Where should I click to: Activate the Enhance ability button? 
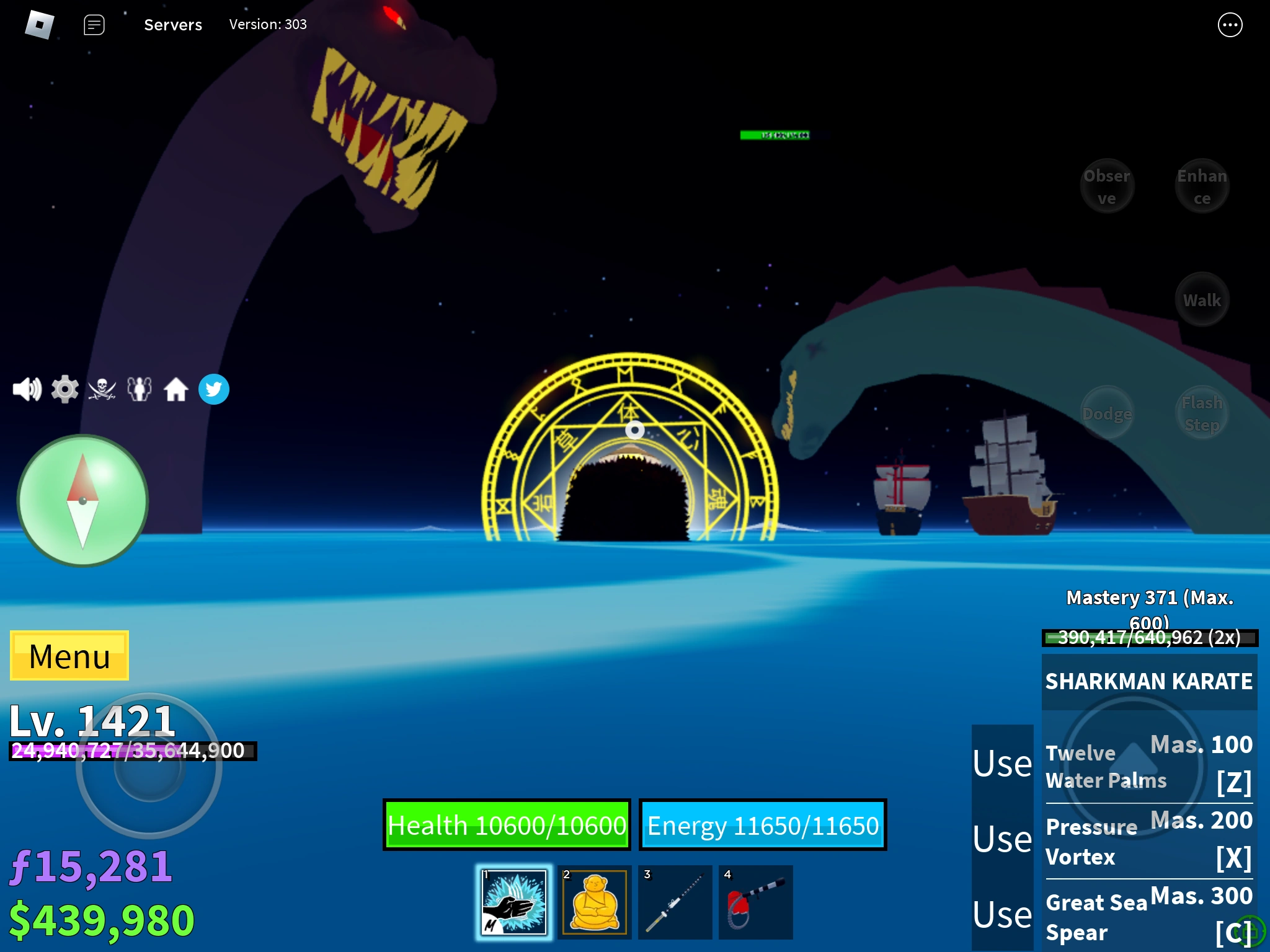(x=1202, y=186)
